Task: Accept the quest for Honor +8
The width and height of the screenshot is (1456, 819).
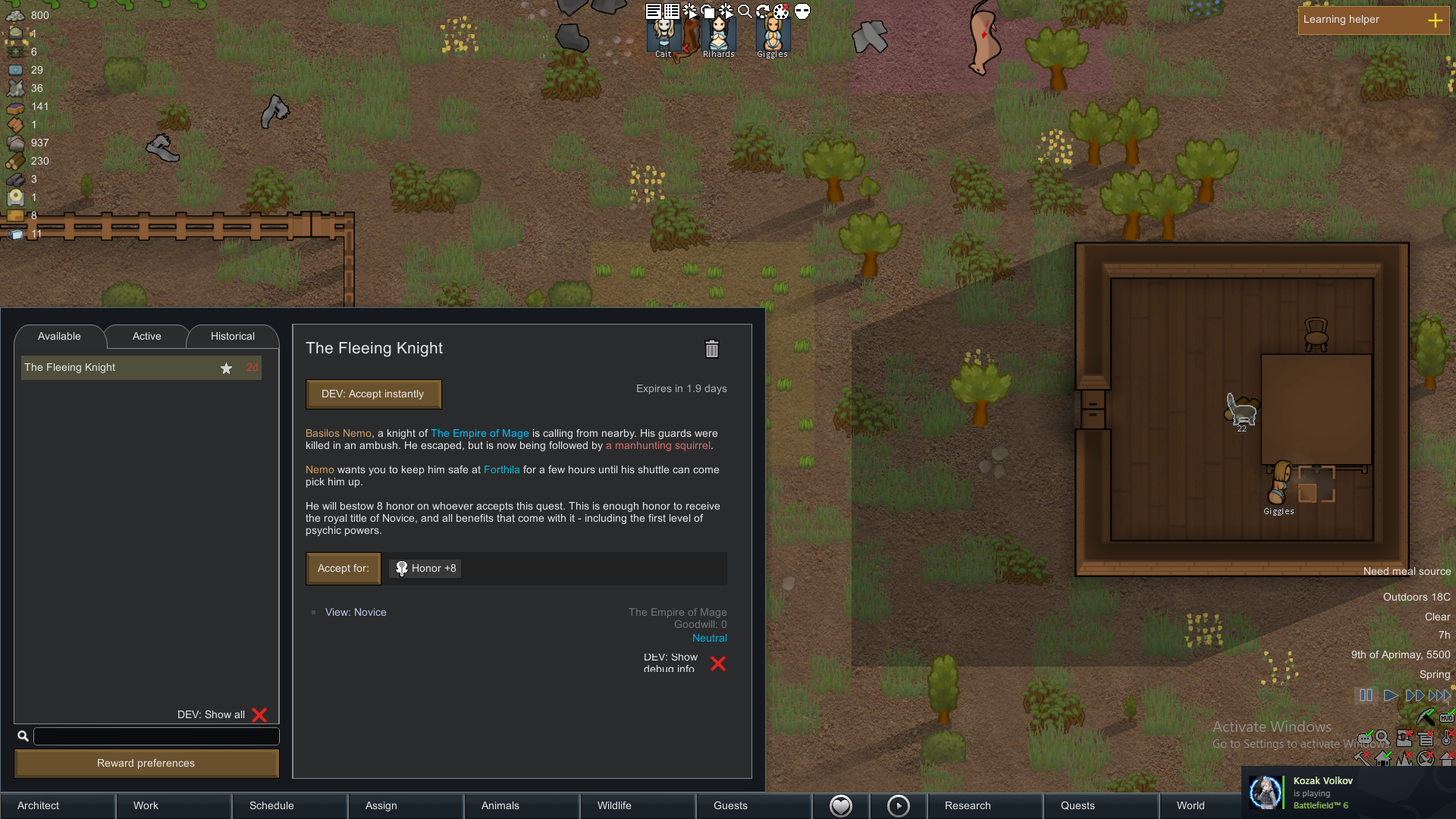Action: tap(343, 569)
